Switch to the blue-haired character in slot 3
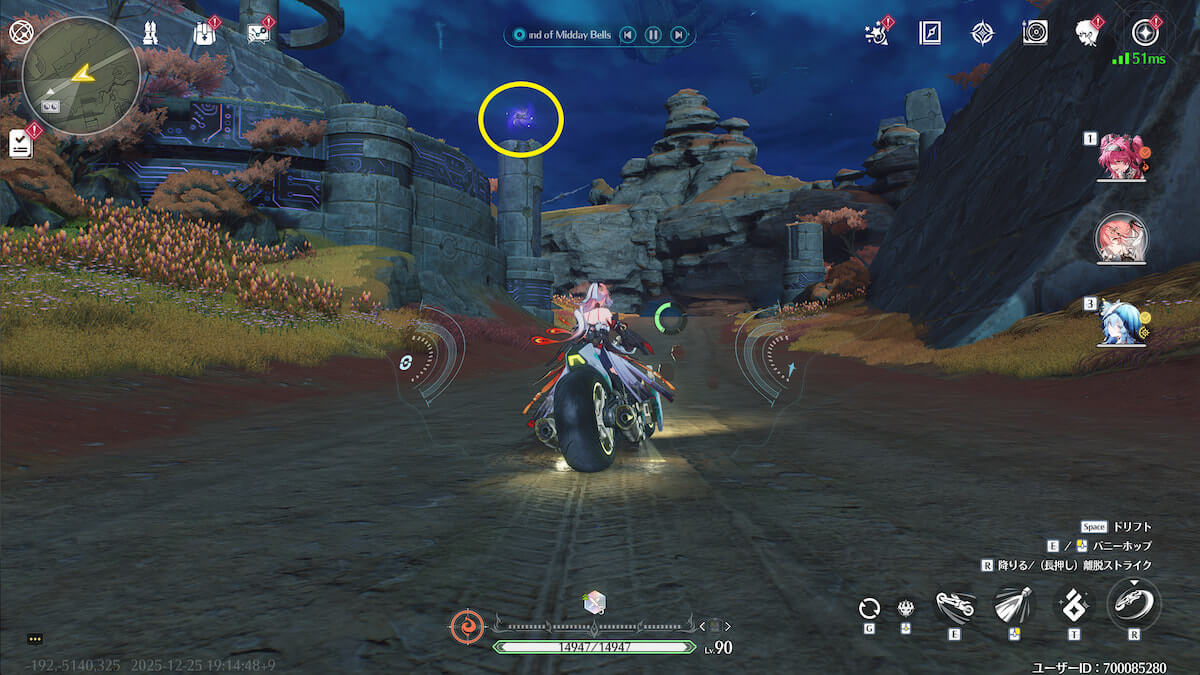Viewport: 1200px width, 675px height. coord(1118,324)
